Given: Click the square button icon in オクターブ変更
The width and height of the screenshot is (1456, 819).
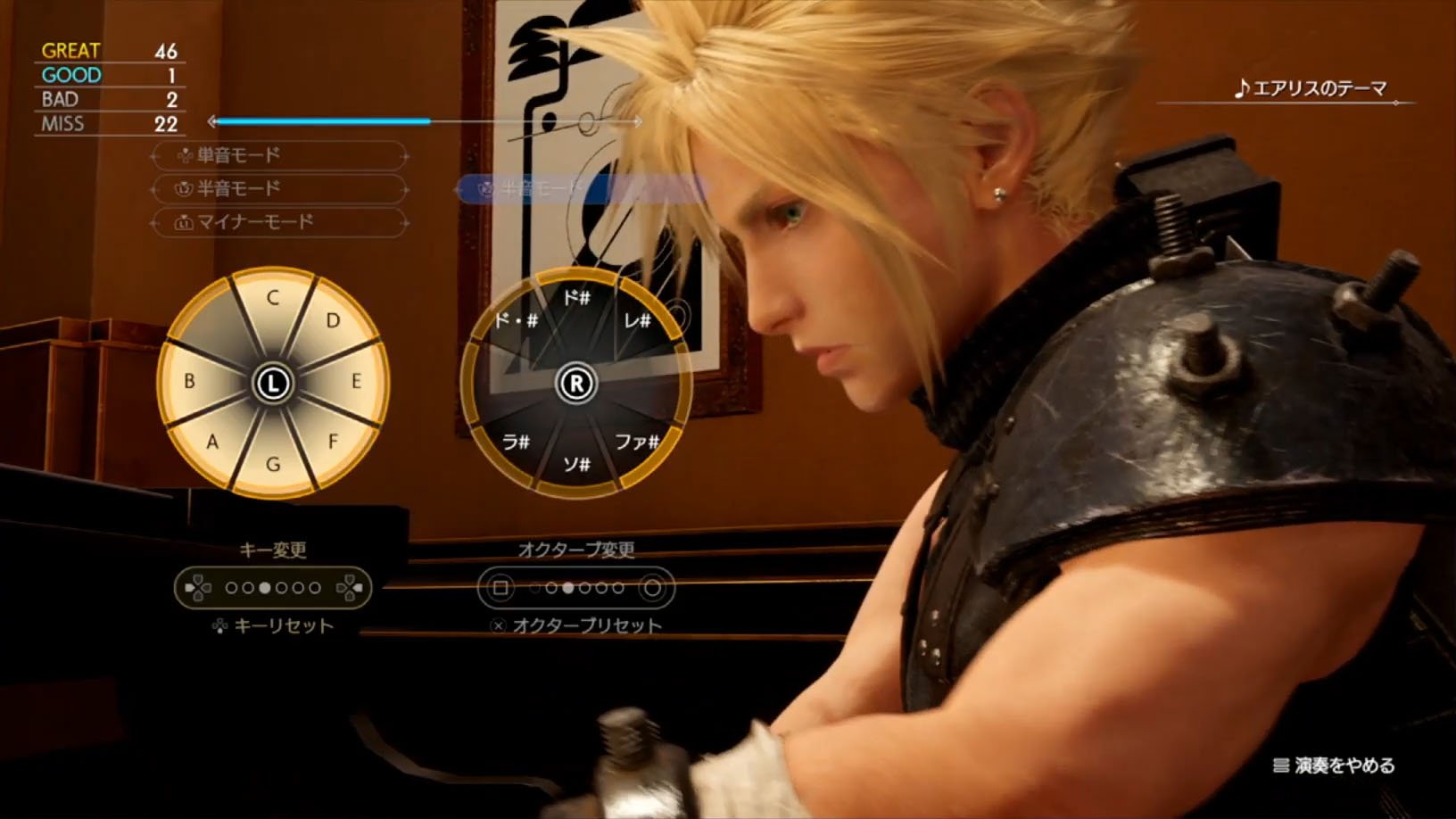Looking at the screenshot, I should click(500, 588).
